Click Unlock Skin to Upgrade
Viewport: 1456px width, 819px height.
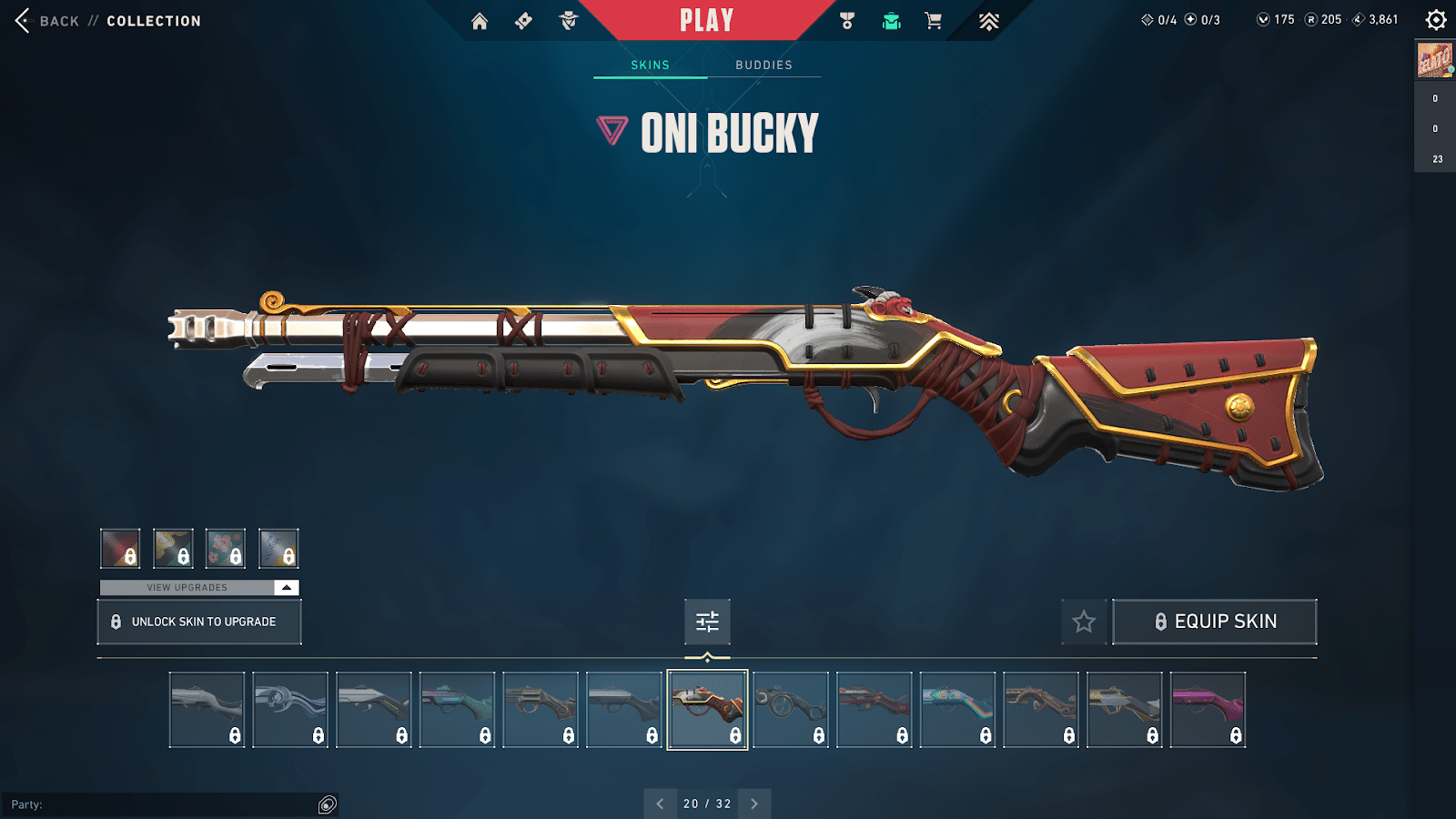pyautogui.click(x=198, y=622)
